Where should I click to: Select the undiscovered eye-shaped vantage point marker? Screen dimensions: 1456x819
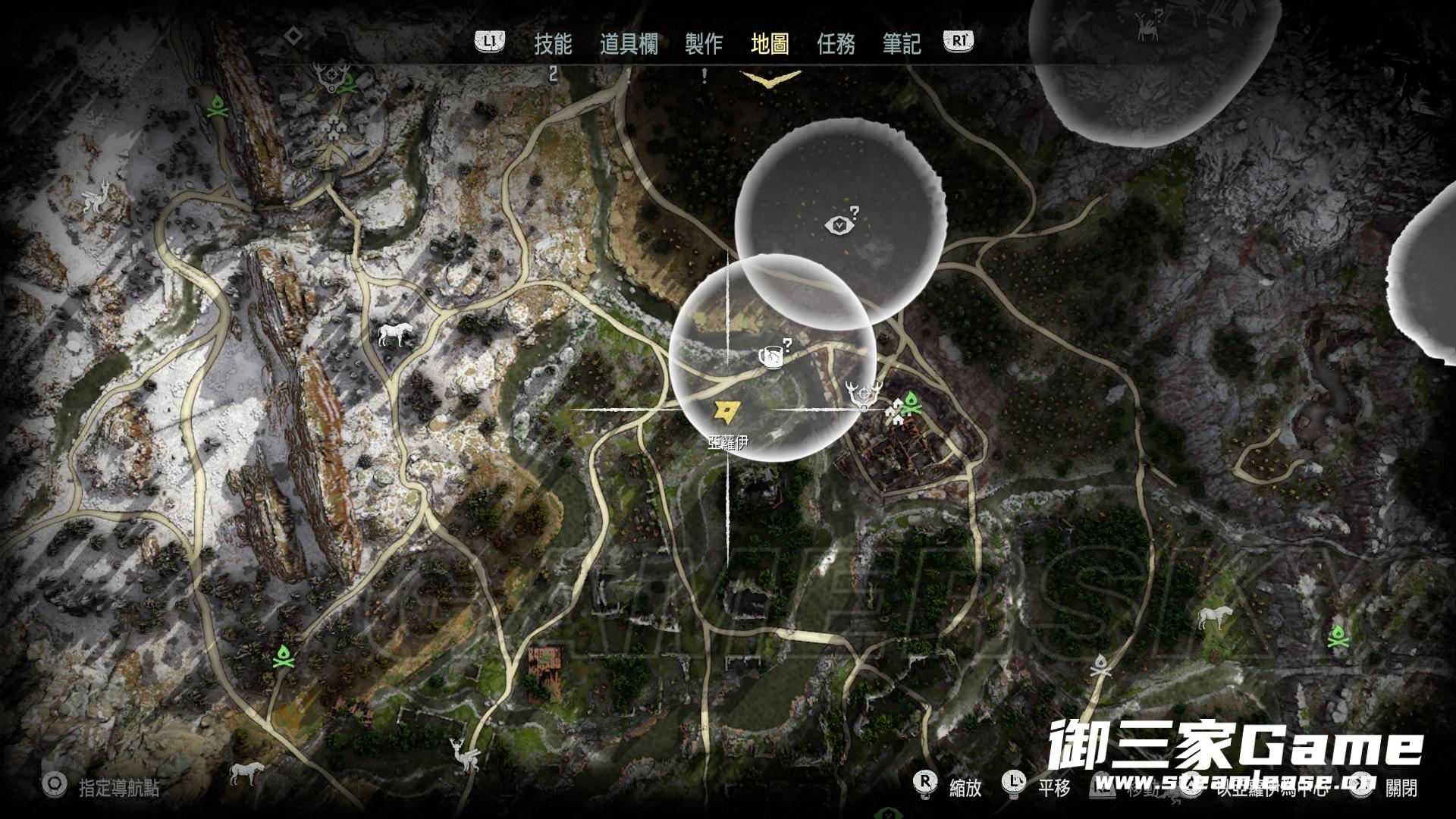pos(840,224)
